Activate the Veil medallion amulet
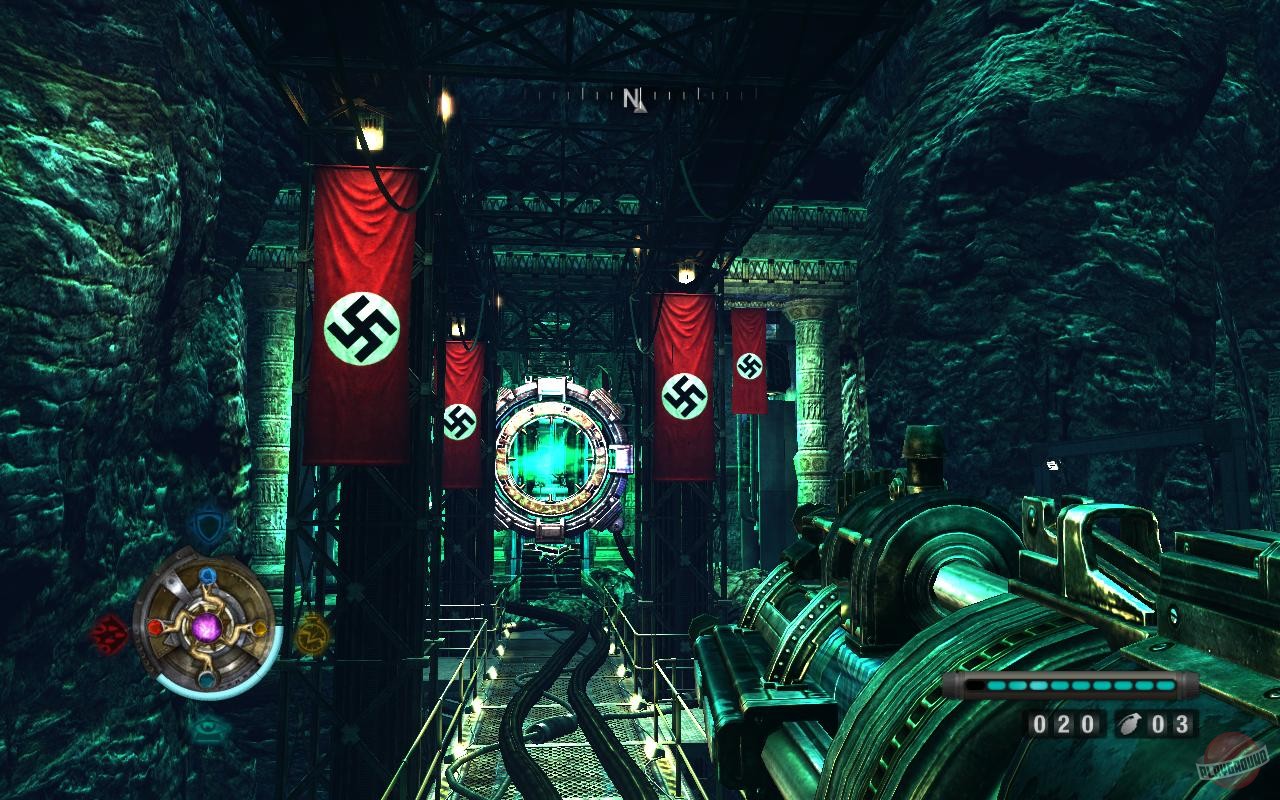 coord(206,629)
